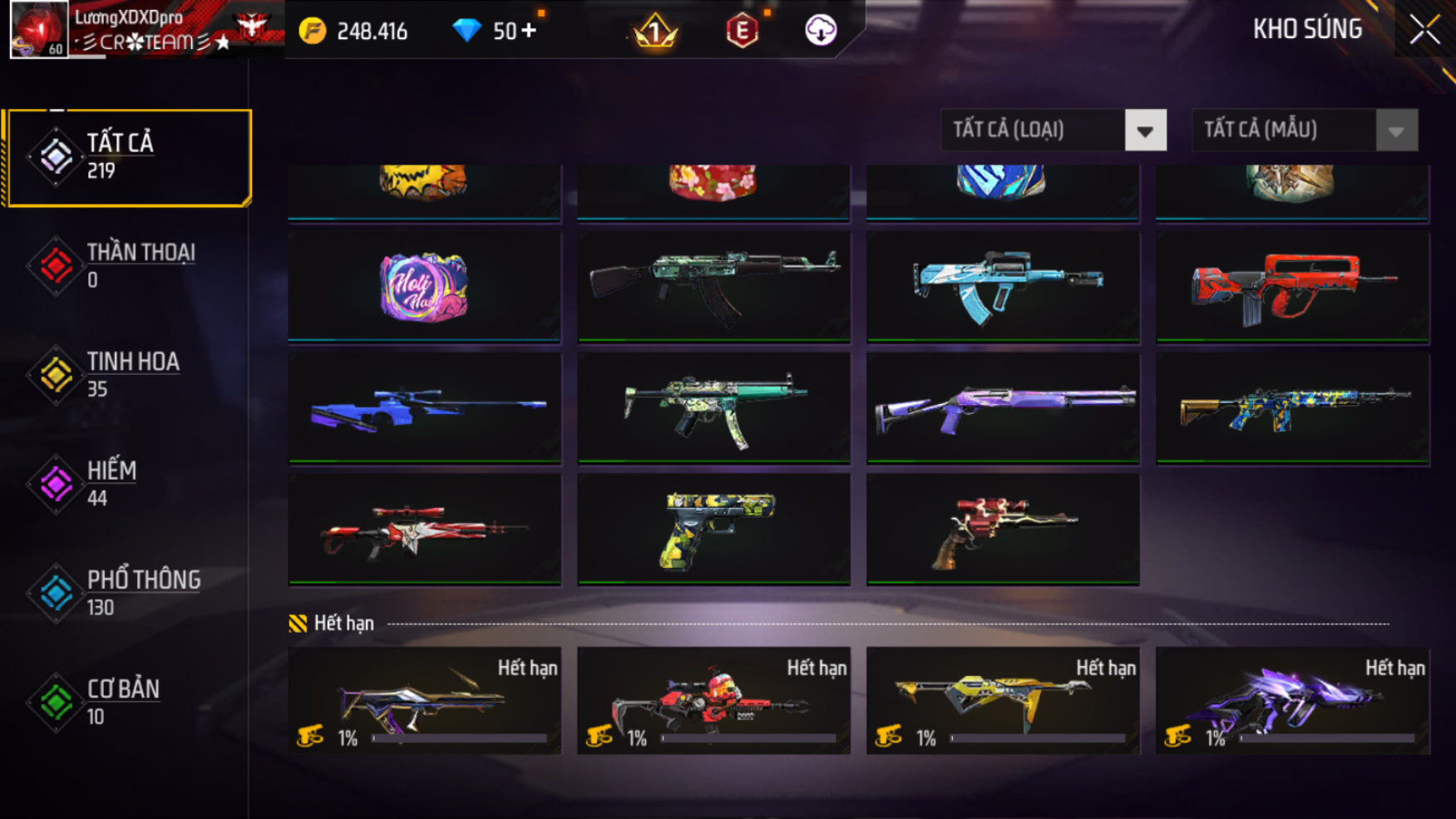Open the gold rank crown icon
Image resolution: width=1456 pixels, height=819 pixels.
655,32
